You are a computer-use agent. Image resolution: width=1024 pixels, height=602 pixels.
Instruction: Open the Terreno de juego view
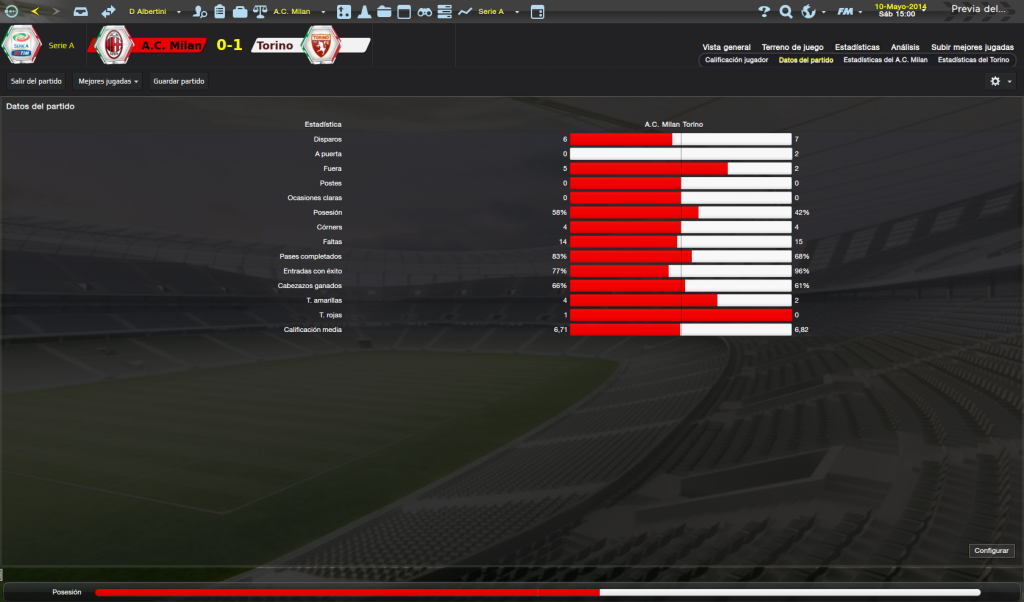(x=792, y=47)
